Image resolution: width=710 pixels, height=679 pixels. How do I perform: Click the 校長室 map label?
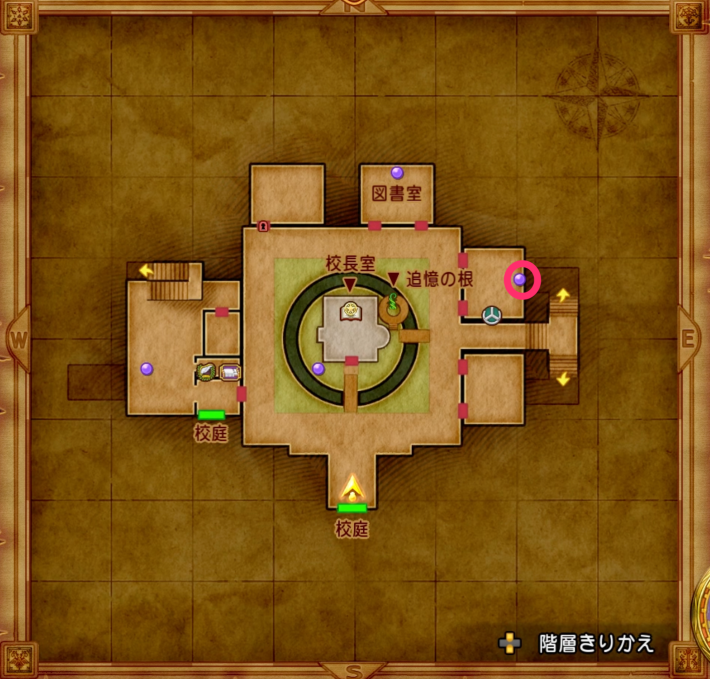[x=350, y=264]
